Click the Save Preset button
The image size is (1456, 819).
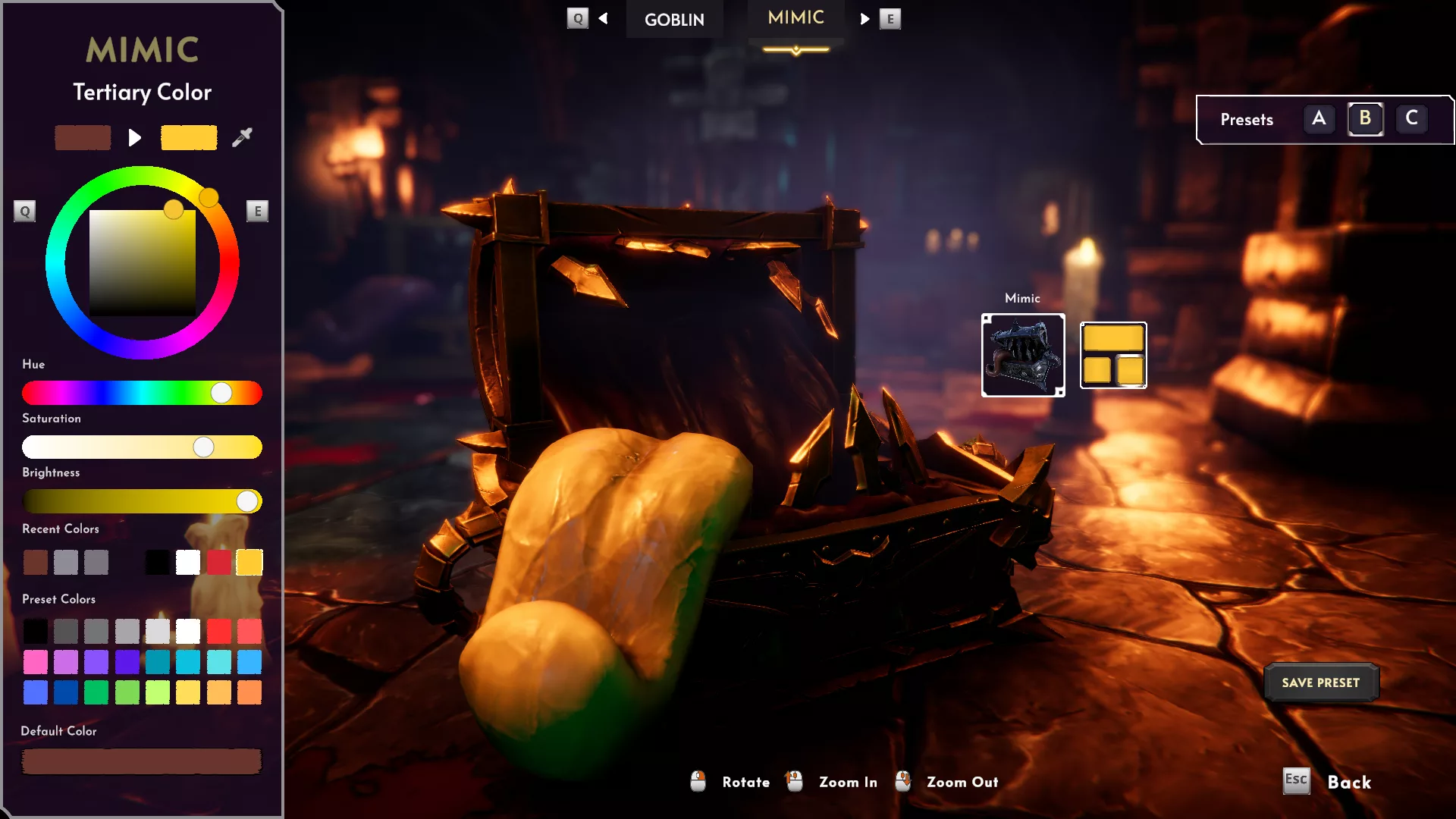(1320, 682)
